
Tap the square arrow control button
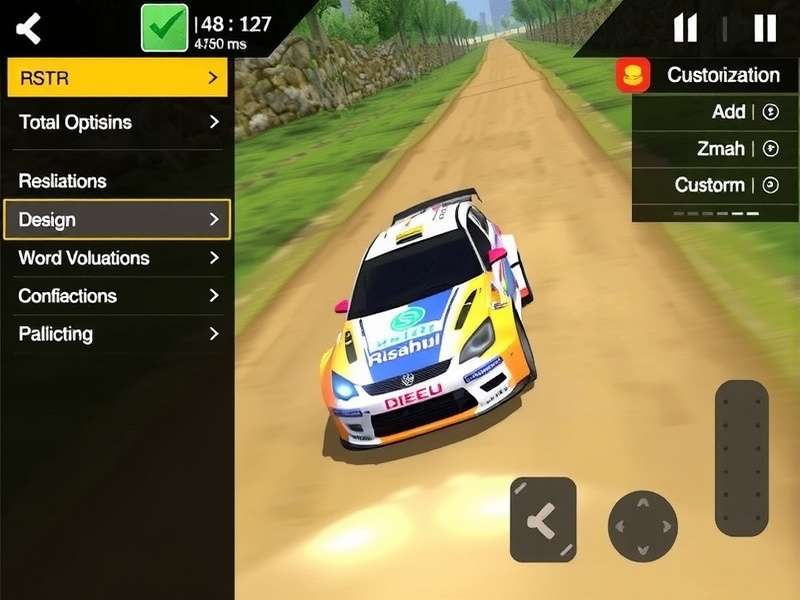543,519
